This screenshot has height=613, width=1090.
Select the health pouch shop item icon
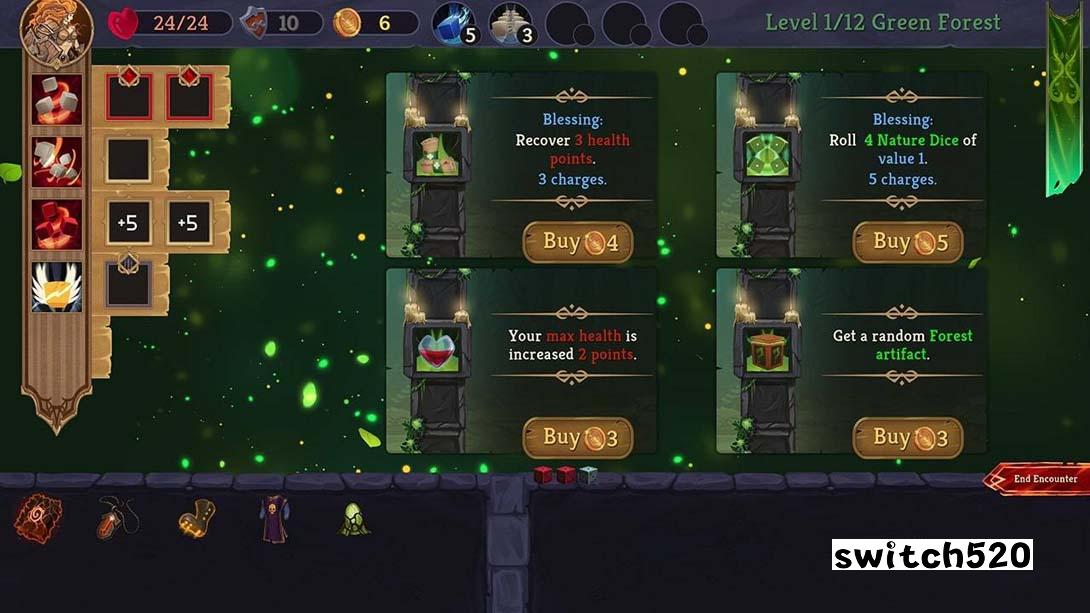(x=437, y=157)
